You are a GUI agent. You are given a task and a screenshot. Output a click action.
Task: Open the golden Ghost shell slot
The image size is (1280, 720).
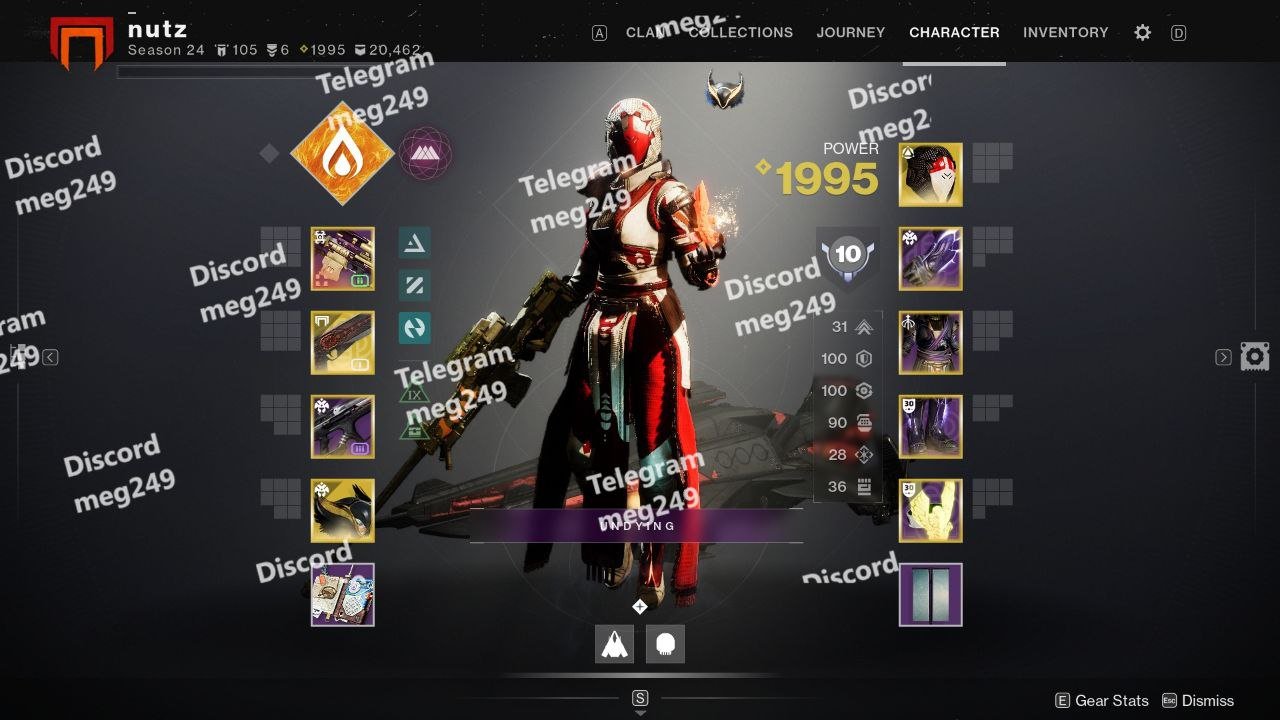point(343,511)
